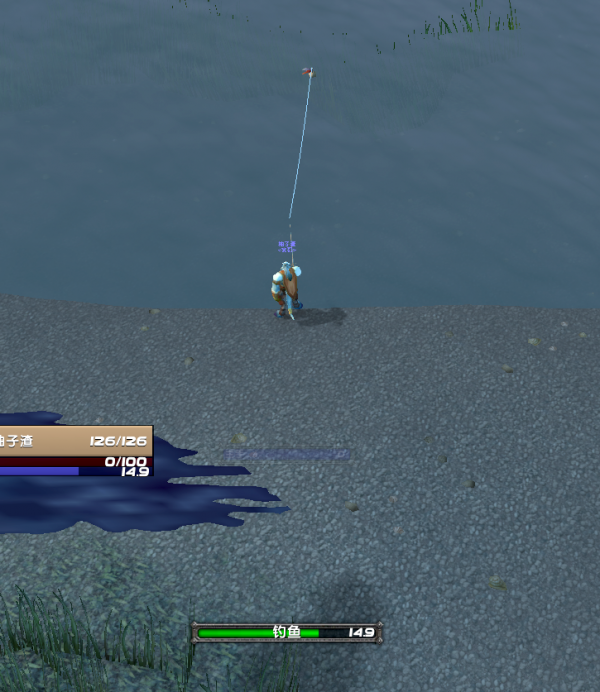Select the player unit frame showing 126/126
This screenshot has width=600, height=692.
[75, 441]
